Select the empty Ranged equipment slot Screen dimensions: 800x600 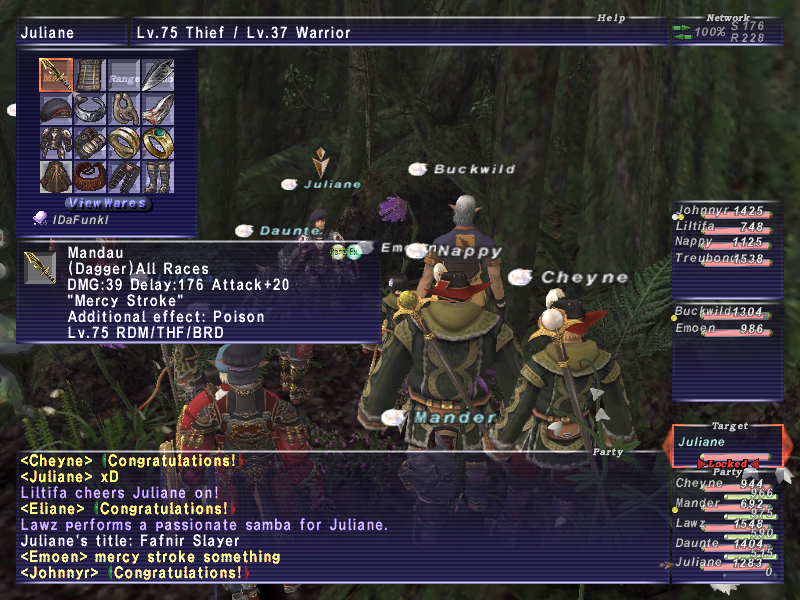click(124, 75)
